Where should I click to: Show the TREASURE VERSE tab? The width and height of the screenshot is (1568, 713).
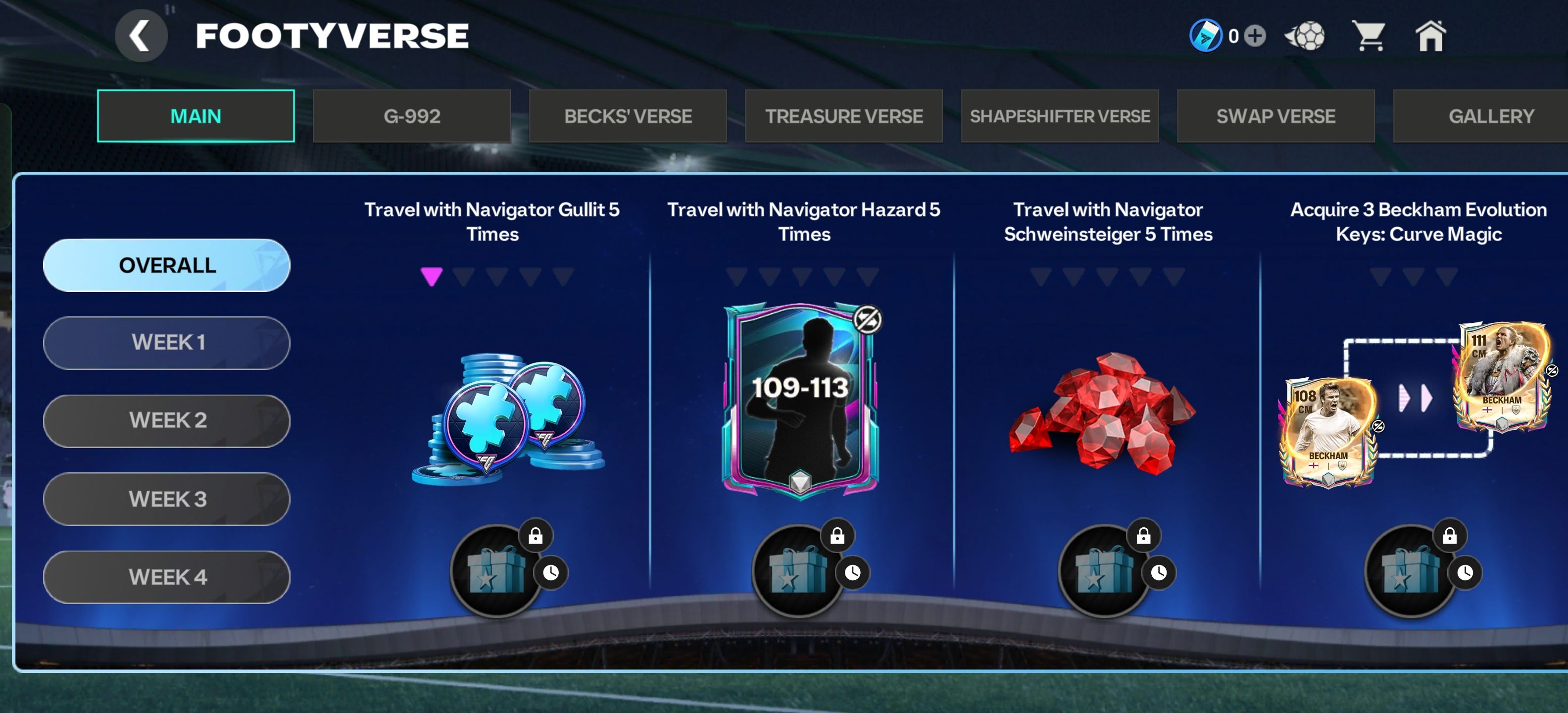844,116
